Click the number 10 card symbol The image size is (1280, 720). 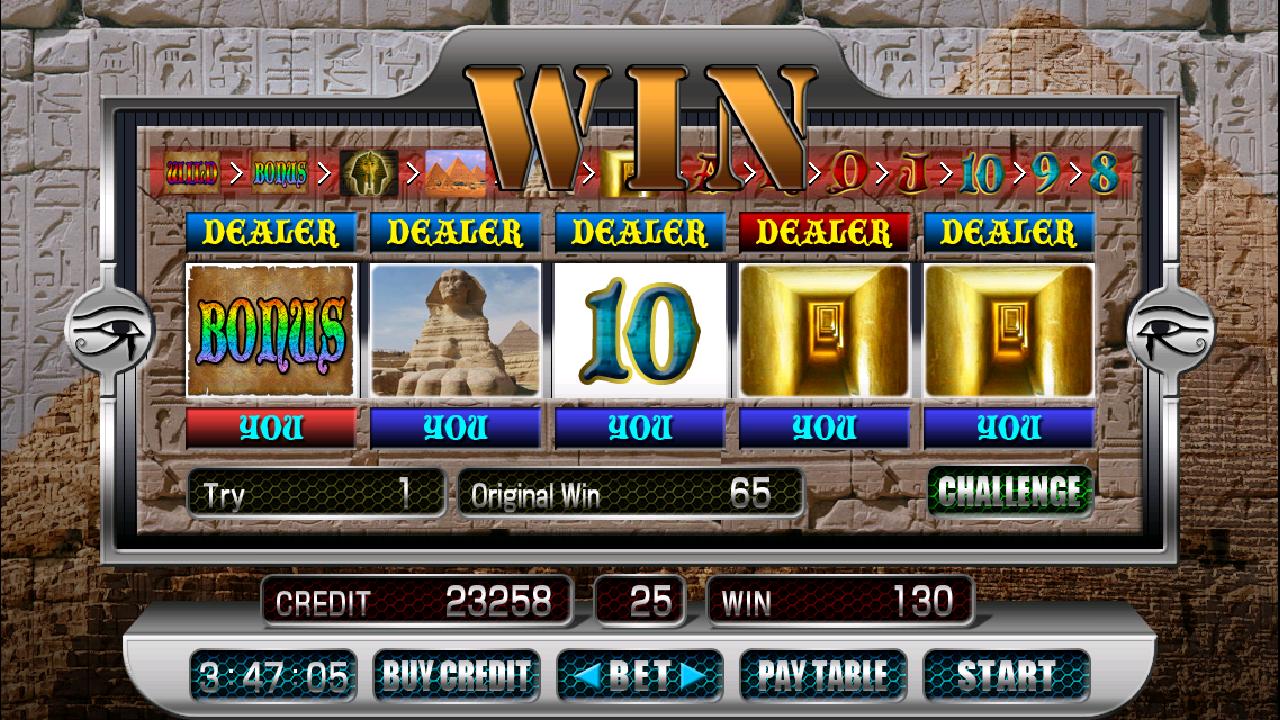click(x=640, y=332)
